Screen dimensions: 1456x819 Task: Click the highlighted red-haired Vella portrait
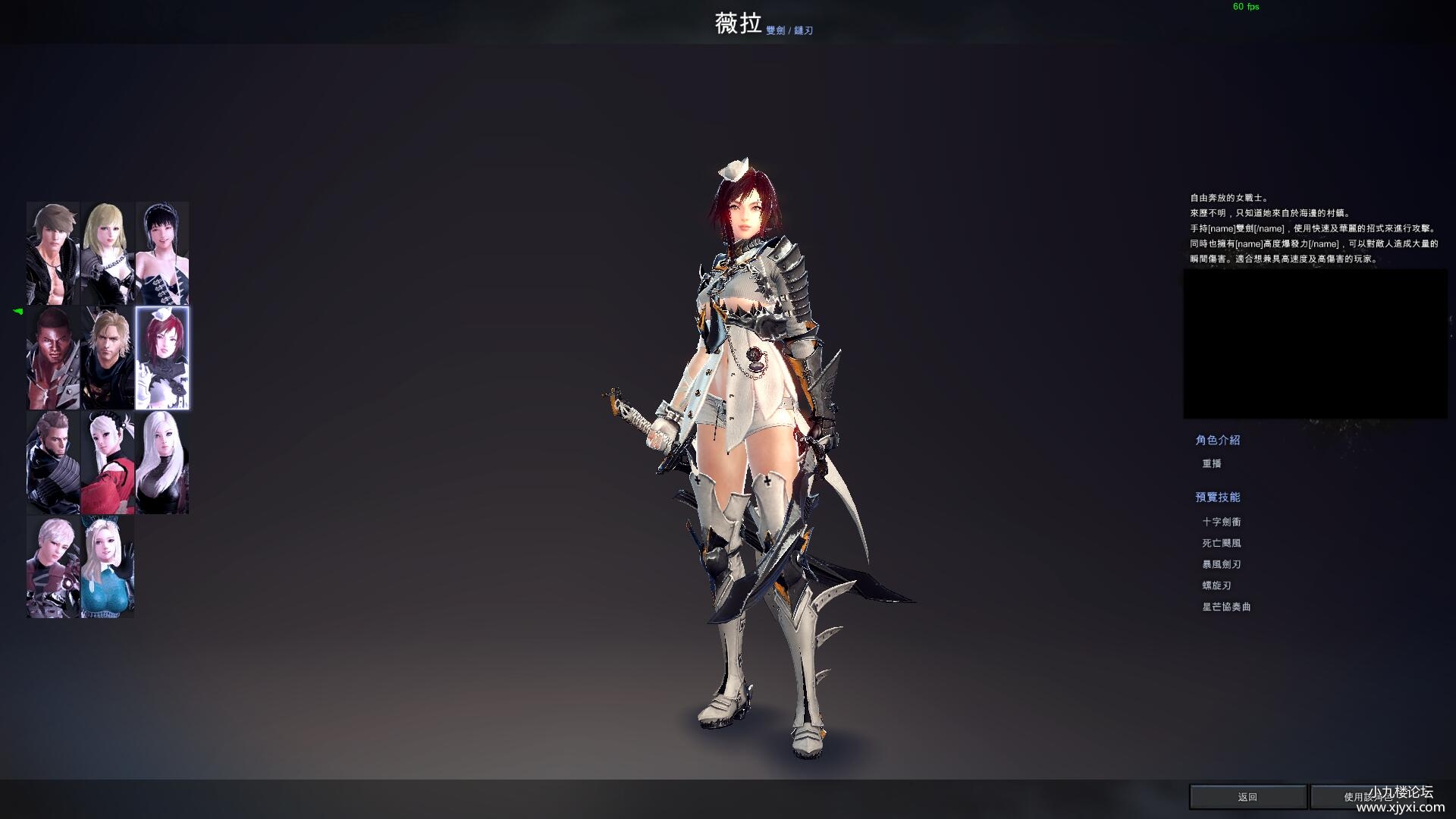coord(162,356)
